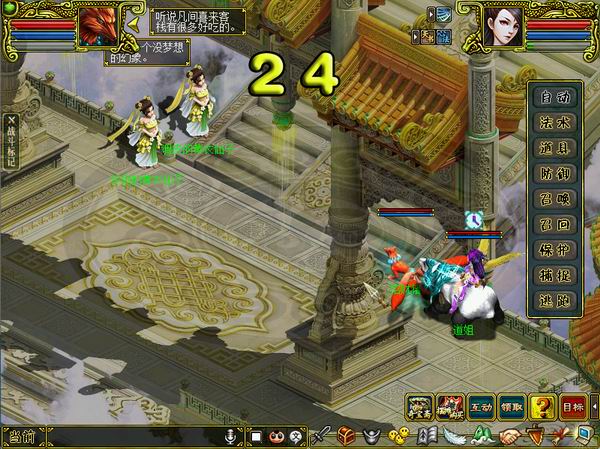Open the red 目标 target button
The height and width of the screenshot is (449, 600).
point(572,408)
